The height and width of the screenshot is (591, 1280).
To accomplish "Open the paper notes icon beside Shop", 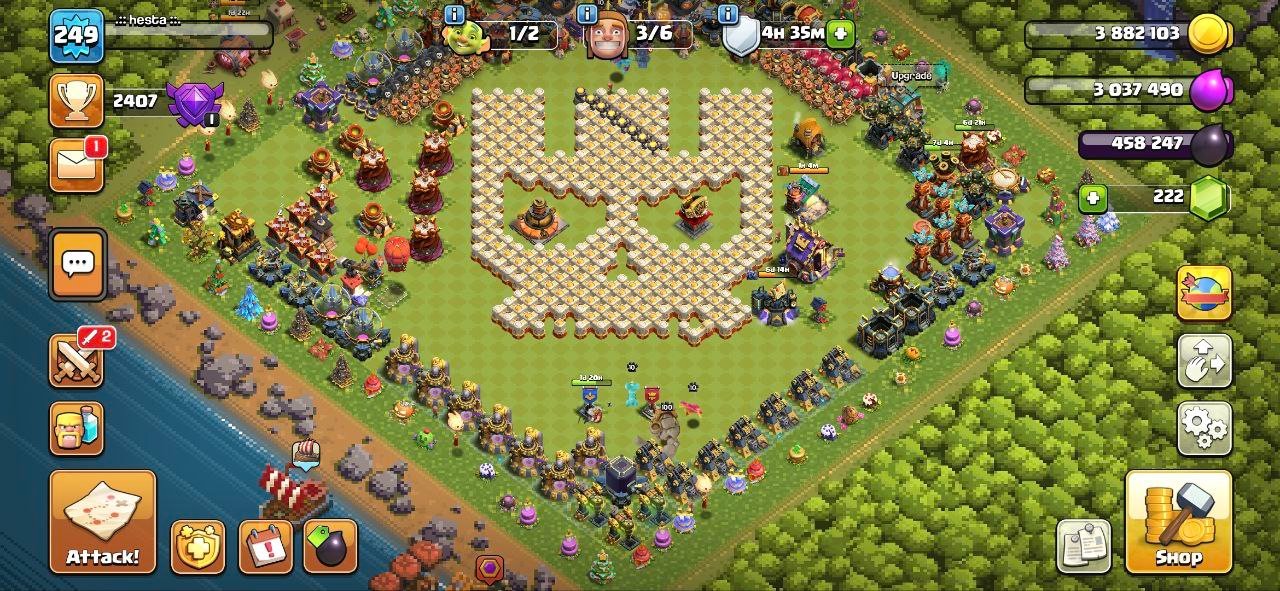I will point(1084,546).
